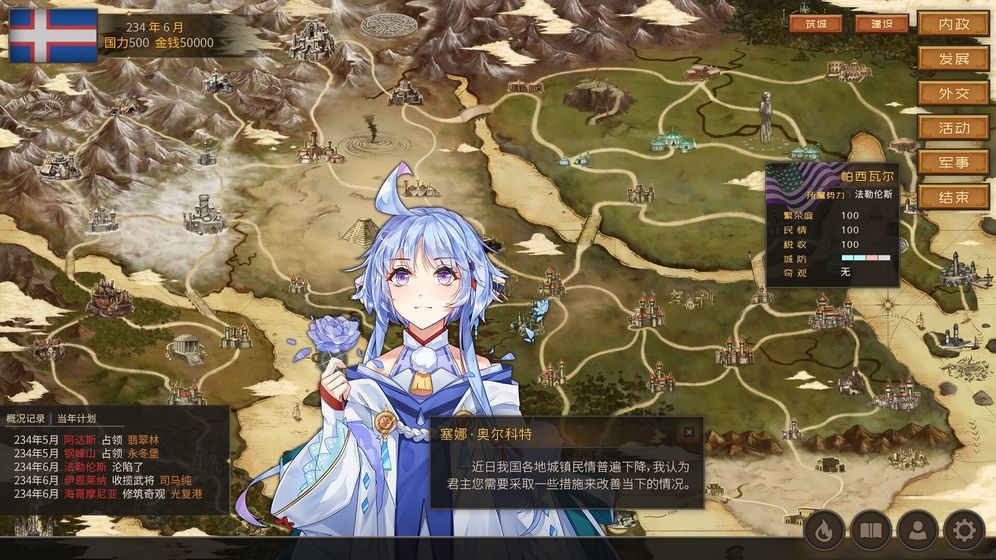This screenshot has height=560, width=996.
Task: Click the flame icon button
Action: click(x=824, y=530)
